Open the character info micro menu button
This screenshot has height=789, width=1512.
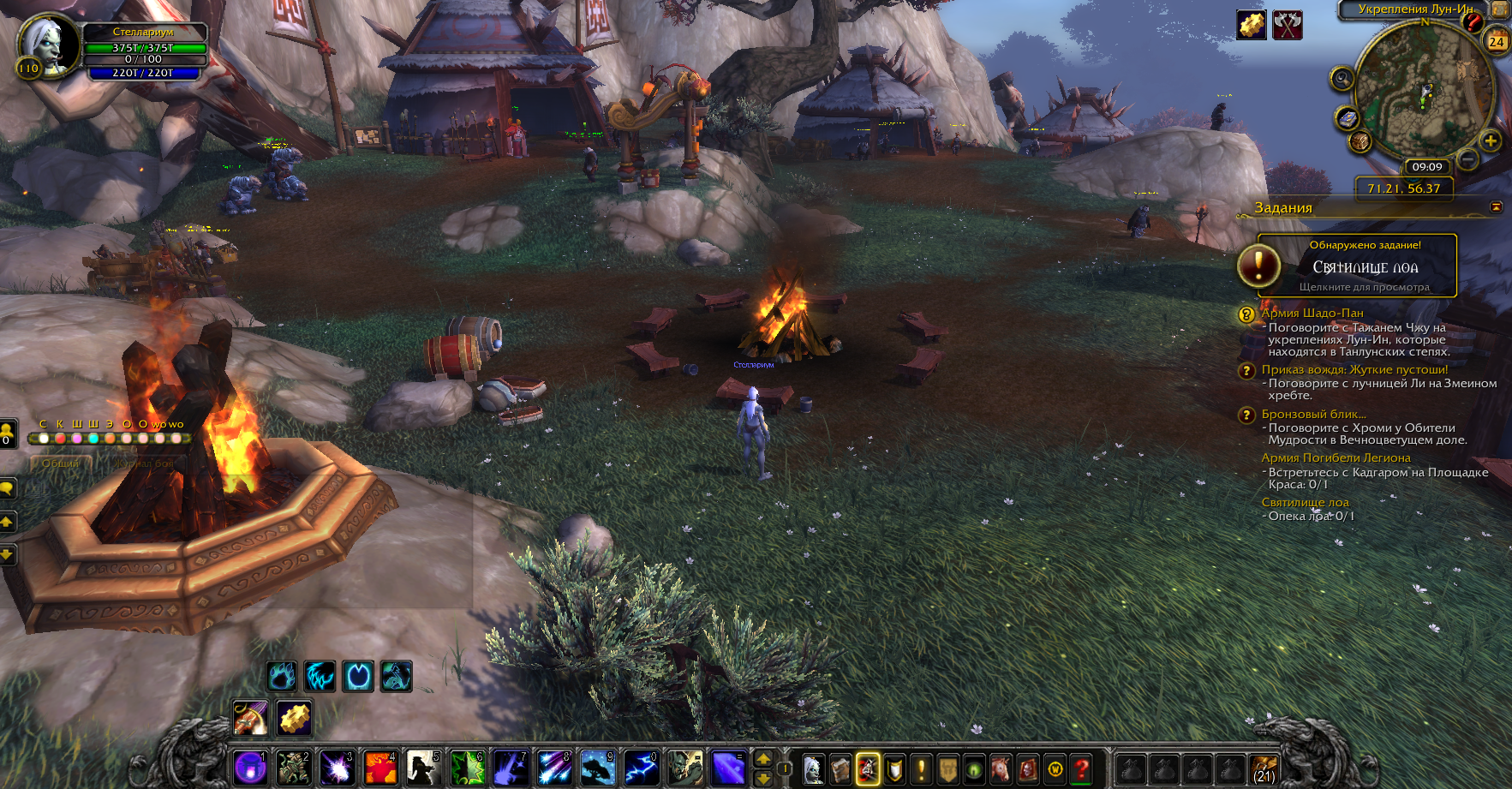point(813,768)
